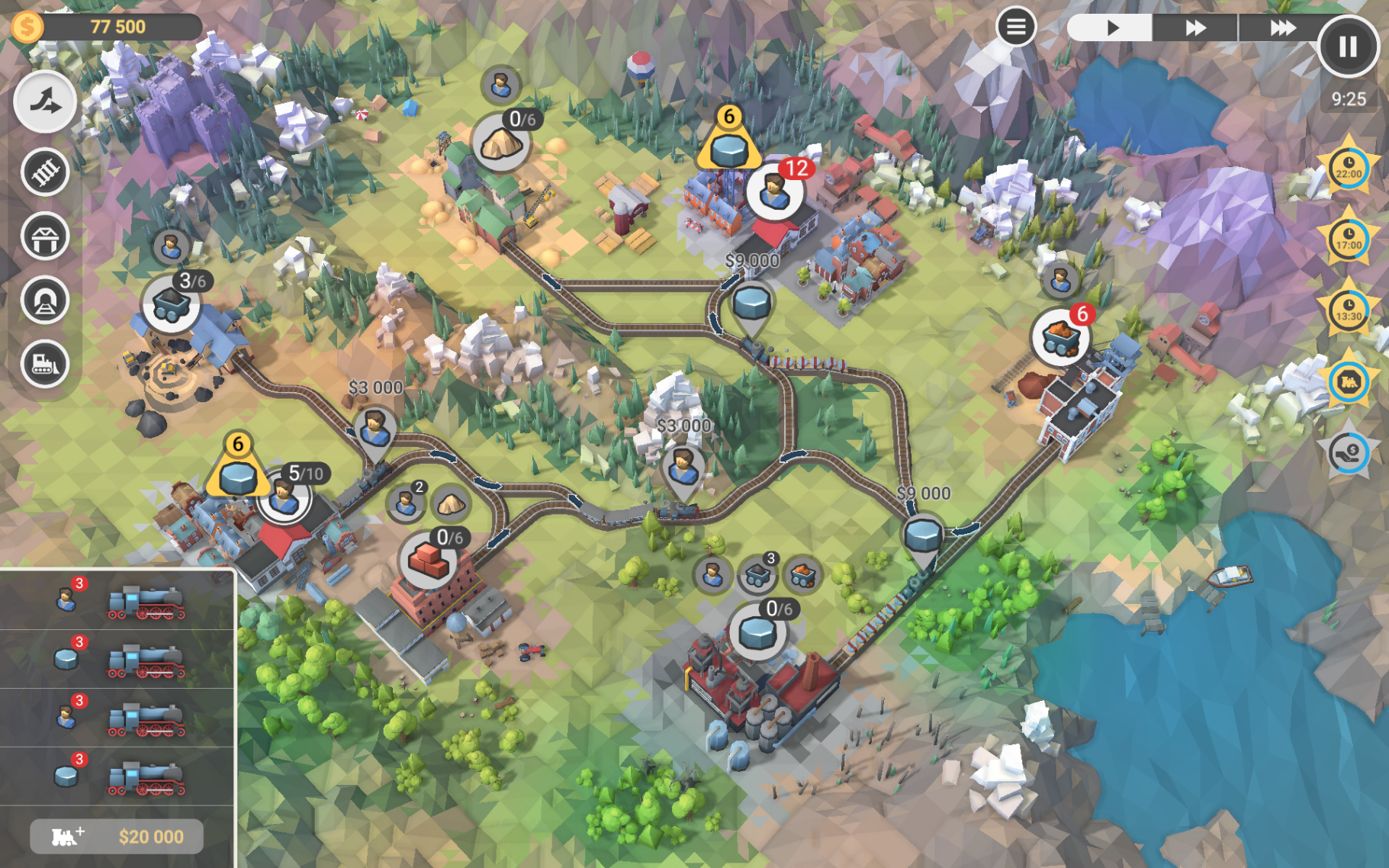Buy a new train for $20 000
Screen dimensions: 1389x868
click(x=117, y=837)
